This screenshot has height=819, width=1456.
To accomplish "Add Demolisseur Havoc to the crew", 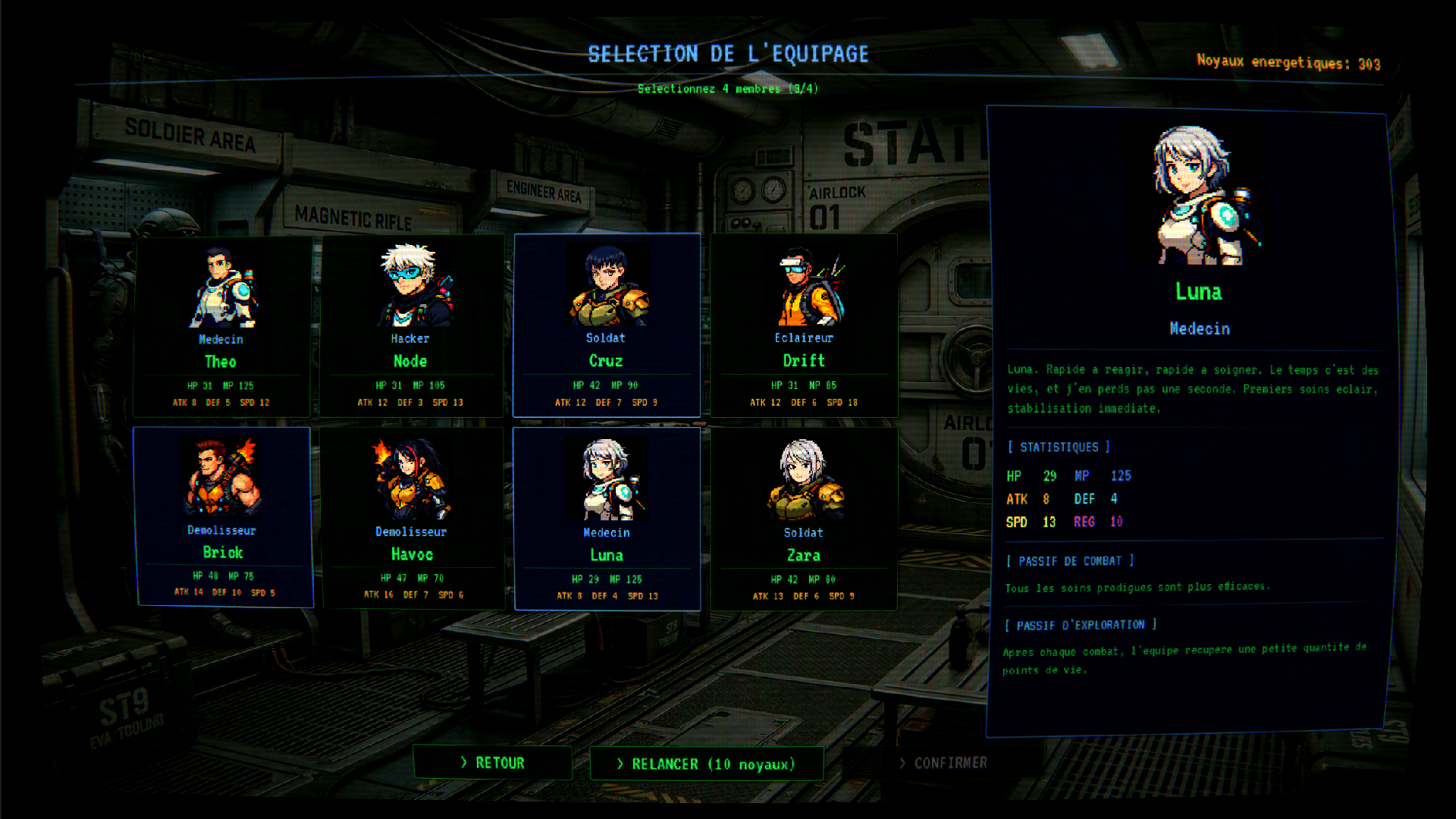I will point(412,519).
